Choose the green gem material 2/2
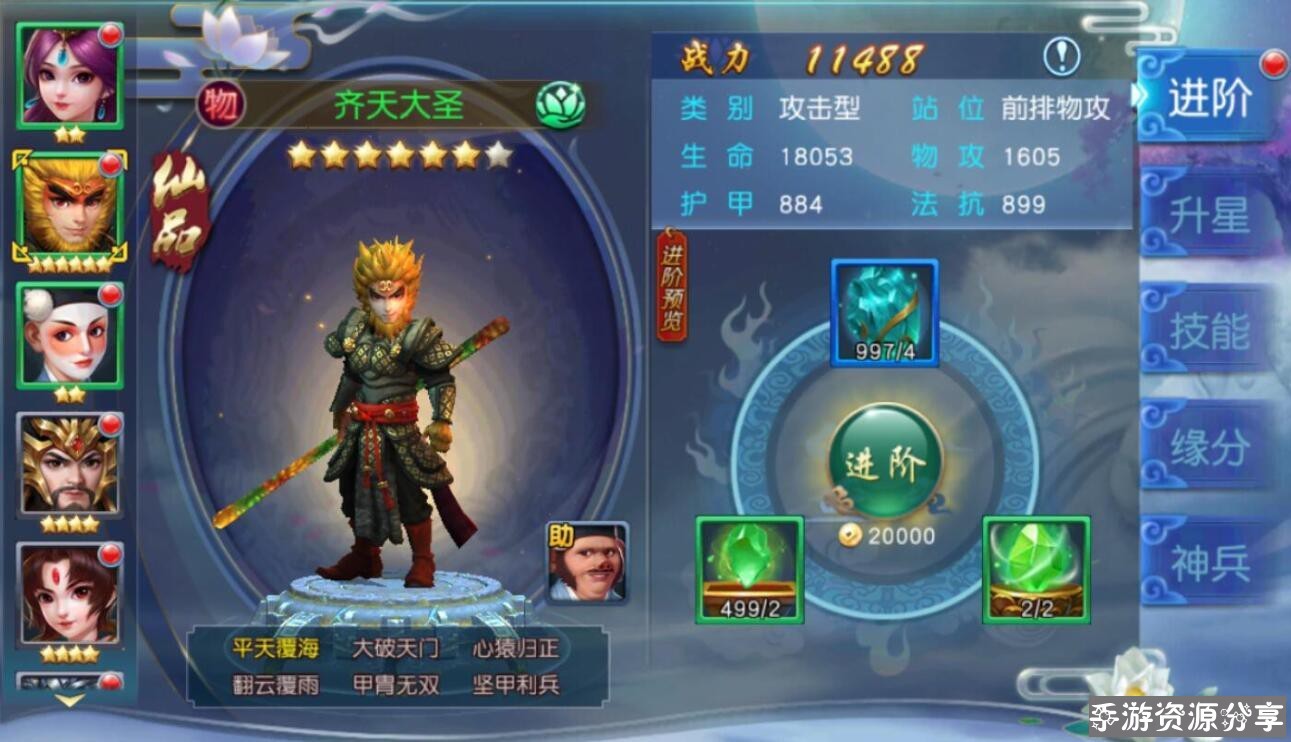The height and width of the screenshot is (742, 1291). point(1036,569)
